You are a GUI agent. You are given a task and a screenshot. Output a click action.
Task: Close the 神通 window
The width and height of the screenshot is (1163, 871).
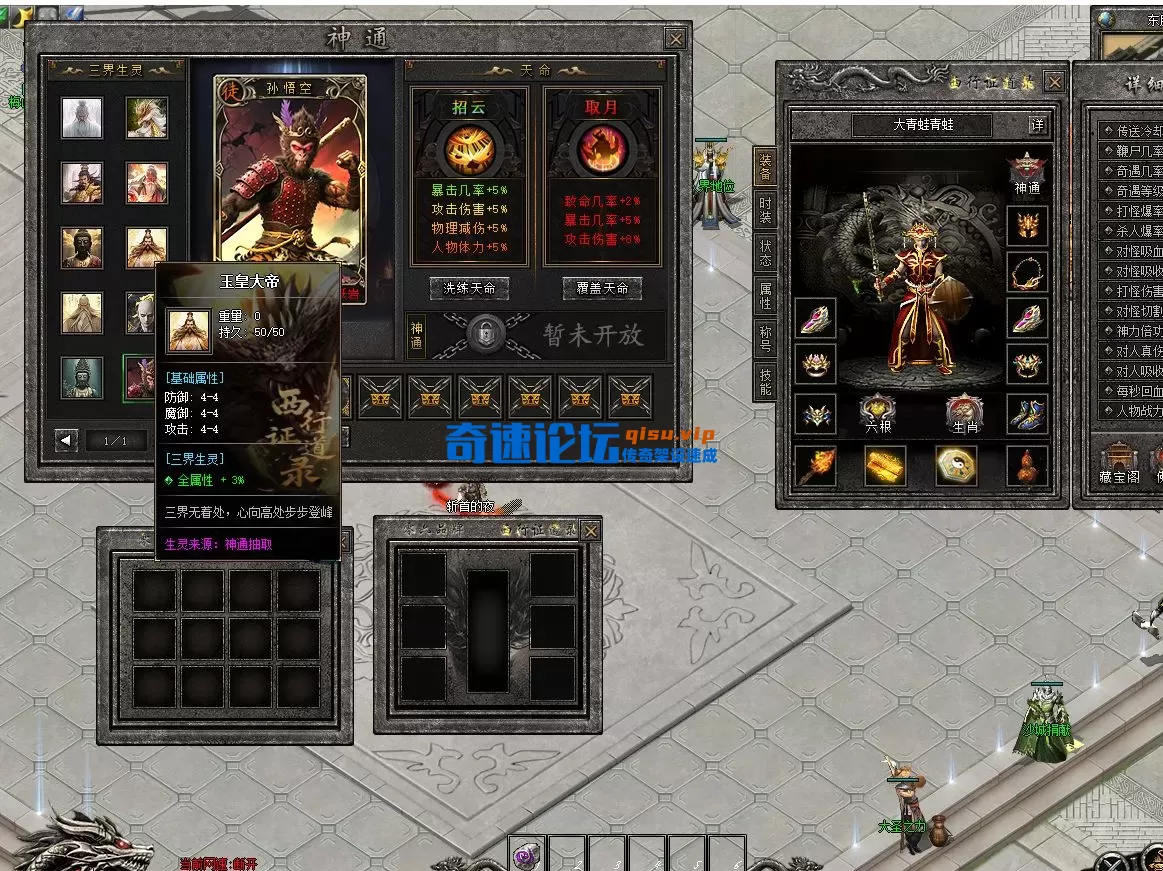pos(676,39)
